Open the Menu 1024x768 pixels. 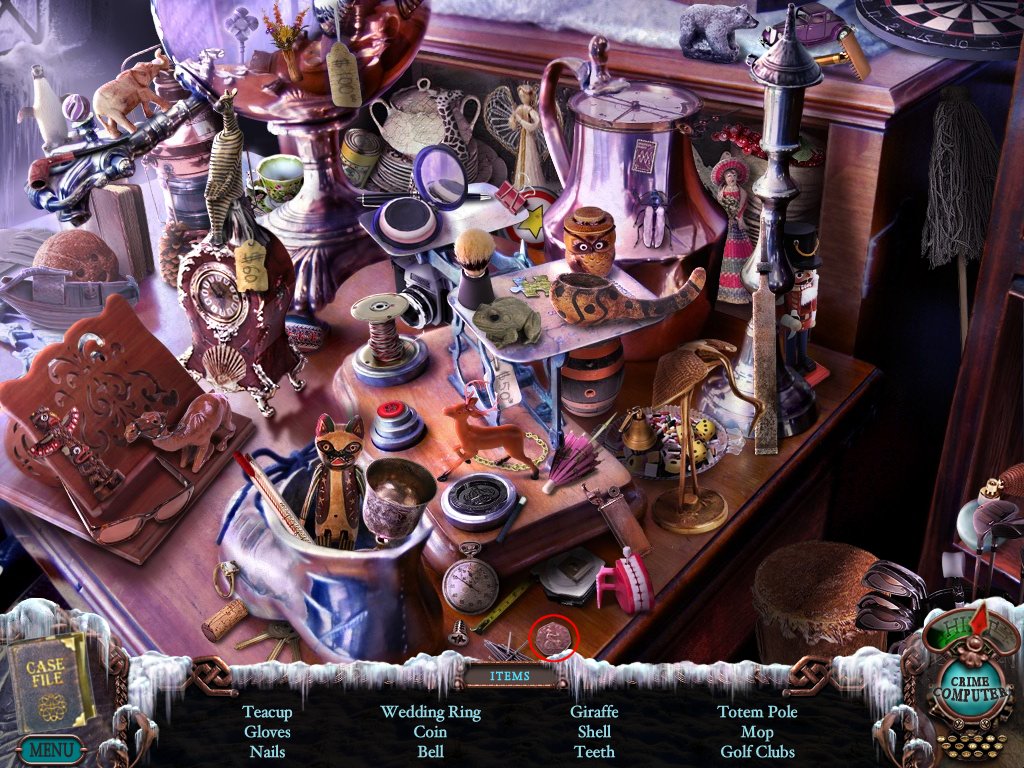48,747
